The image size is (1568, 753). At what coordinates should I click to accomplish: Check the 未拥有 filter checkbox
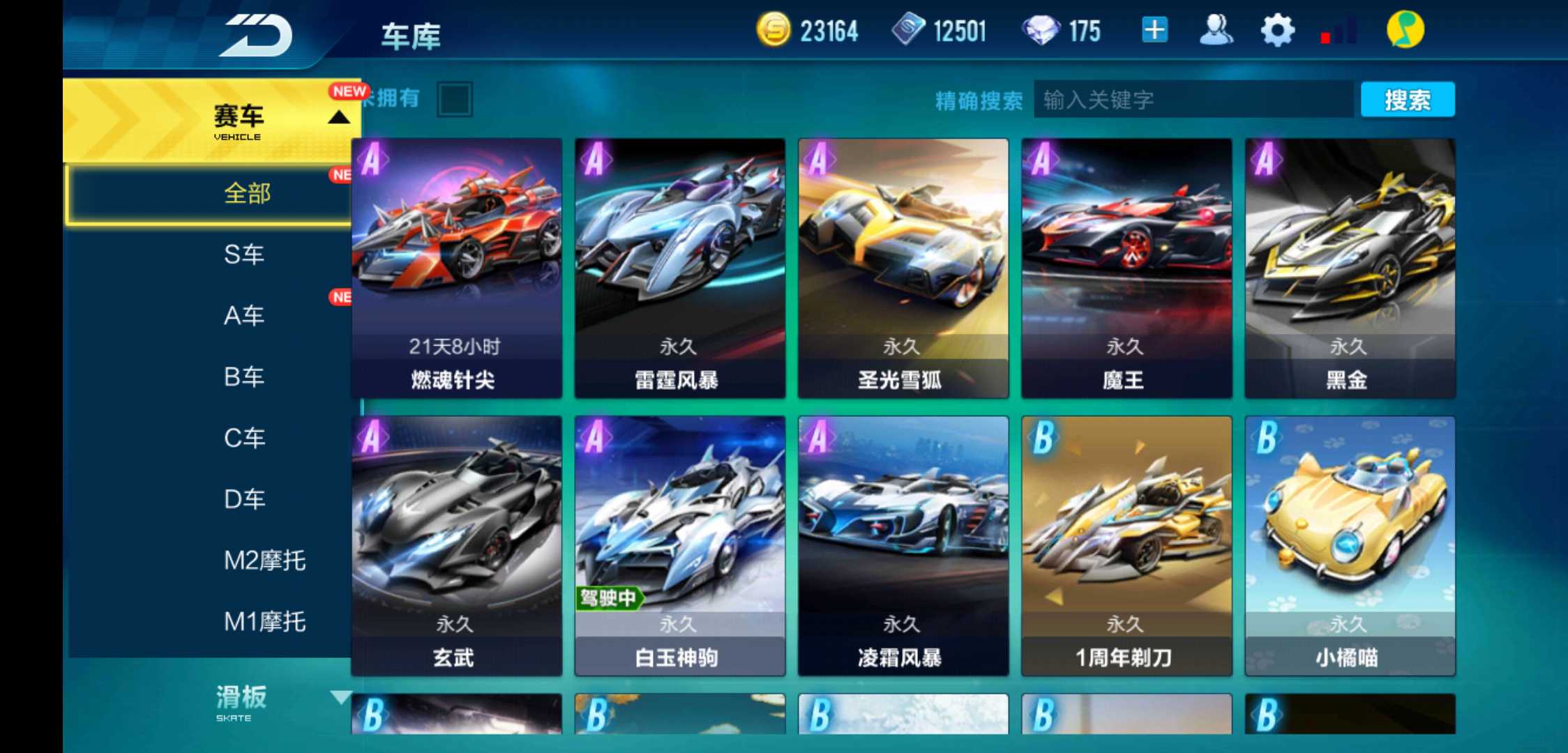pyautogui.click(x=454, y=99)
